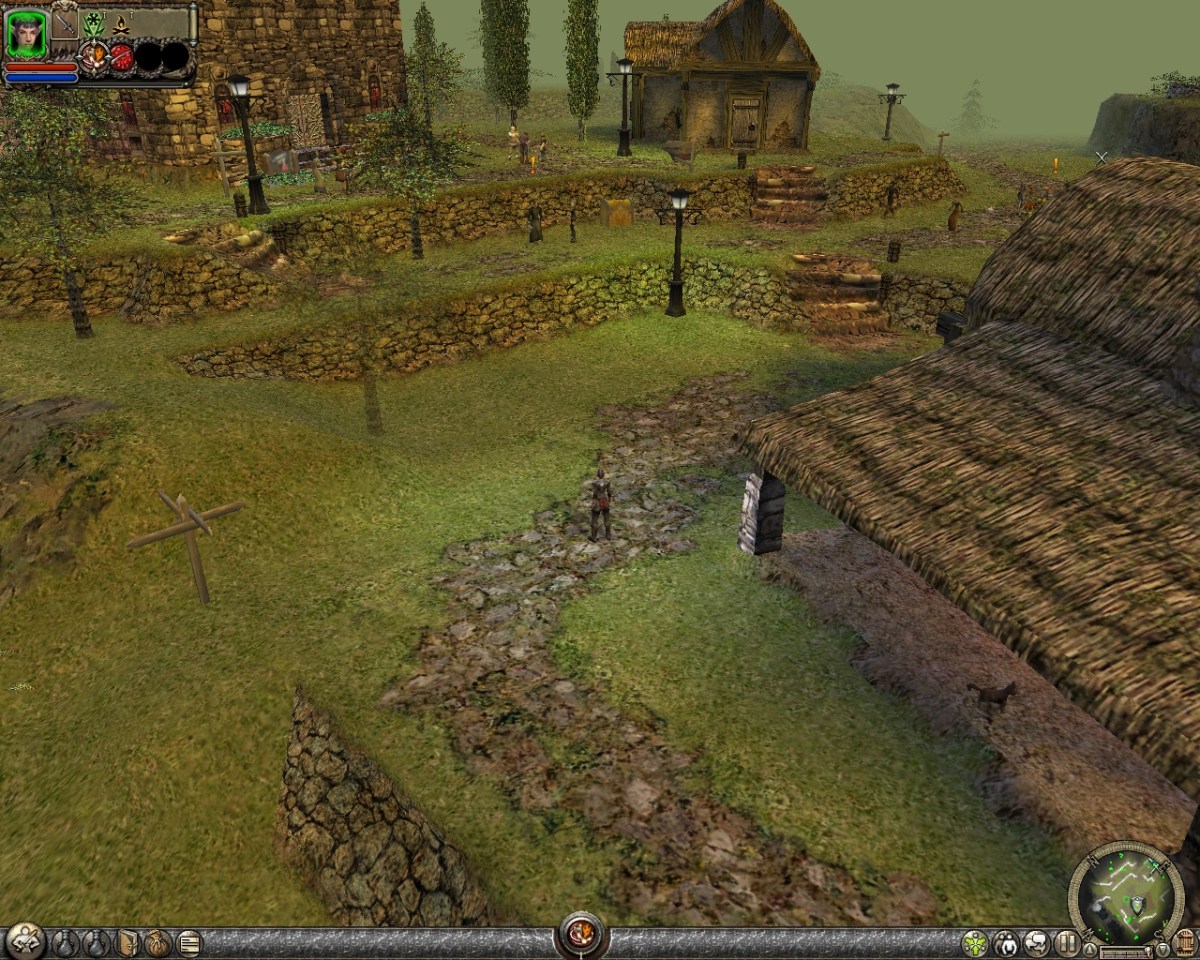Select all party members button
Viewport: 1200px width, 960px height.
pos(1005,943)
